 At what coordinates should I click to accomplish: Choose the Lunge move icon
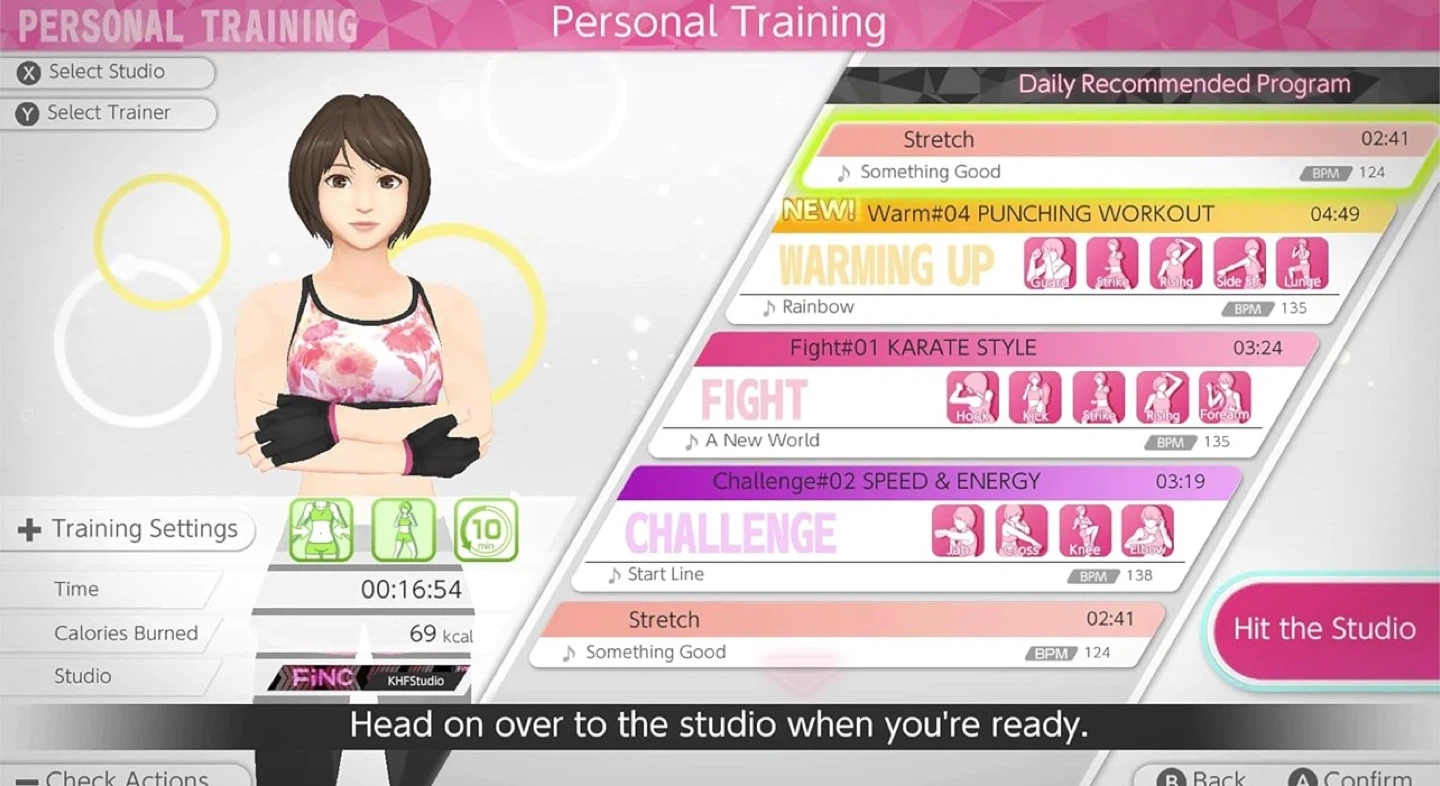pos(1302,264)
